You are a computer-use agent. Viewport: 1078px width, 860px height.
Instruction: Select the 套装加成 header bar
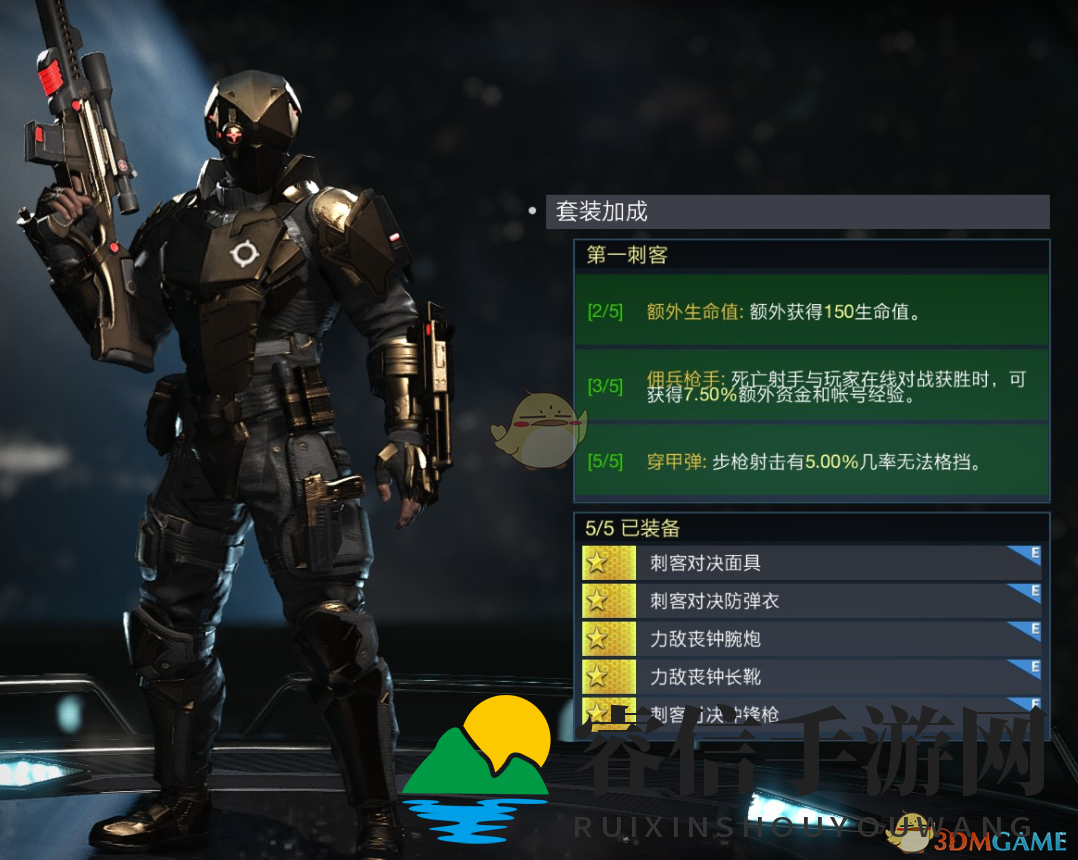[797, 211]
